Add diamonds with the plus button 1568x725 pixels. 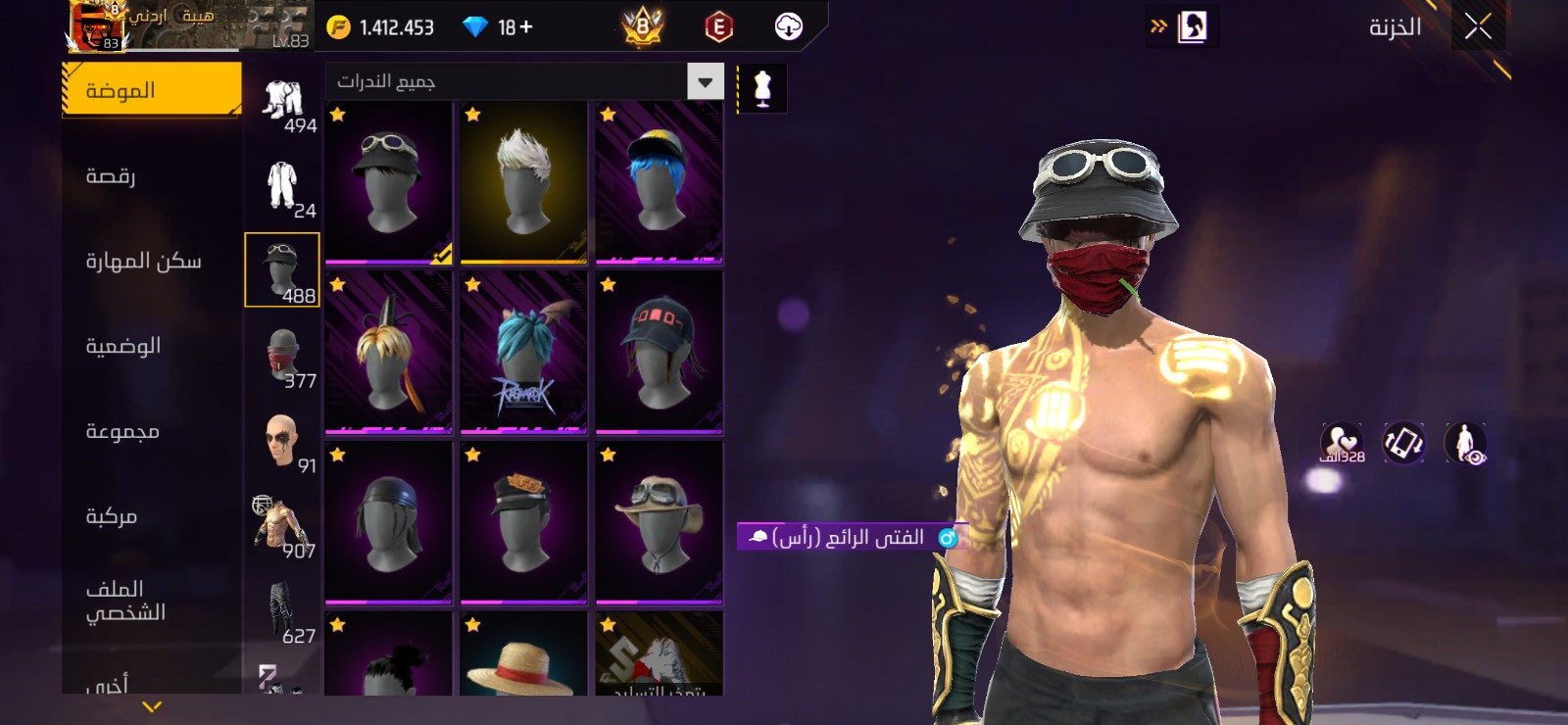pyautogui.click(x=526, y=27)
